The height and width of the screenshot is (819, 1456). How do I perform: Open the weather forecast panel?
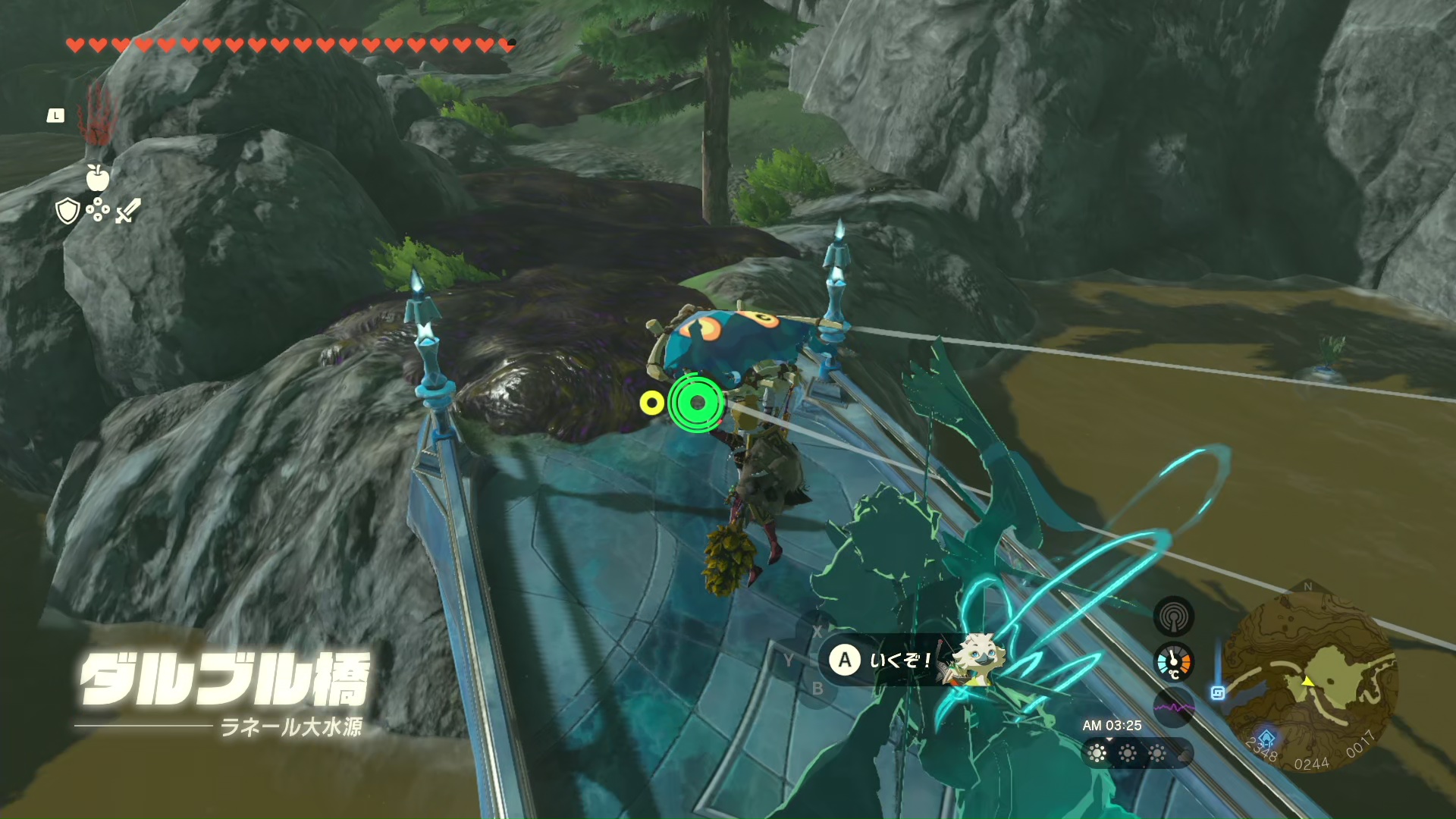coord(1137,753)
